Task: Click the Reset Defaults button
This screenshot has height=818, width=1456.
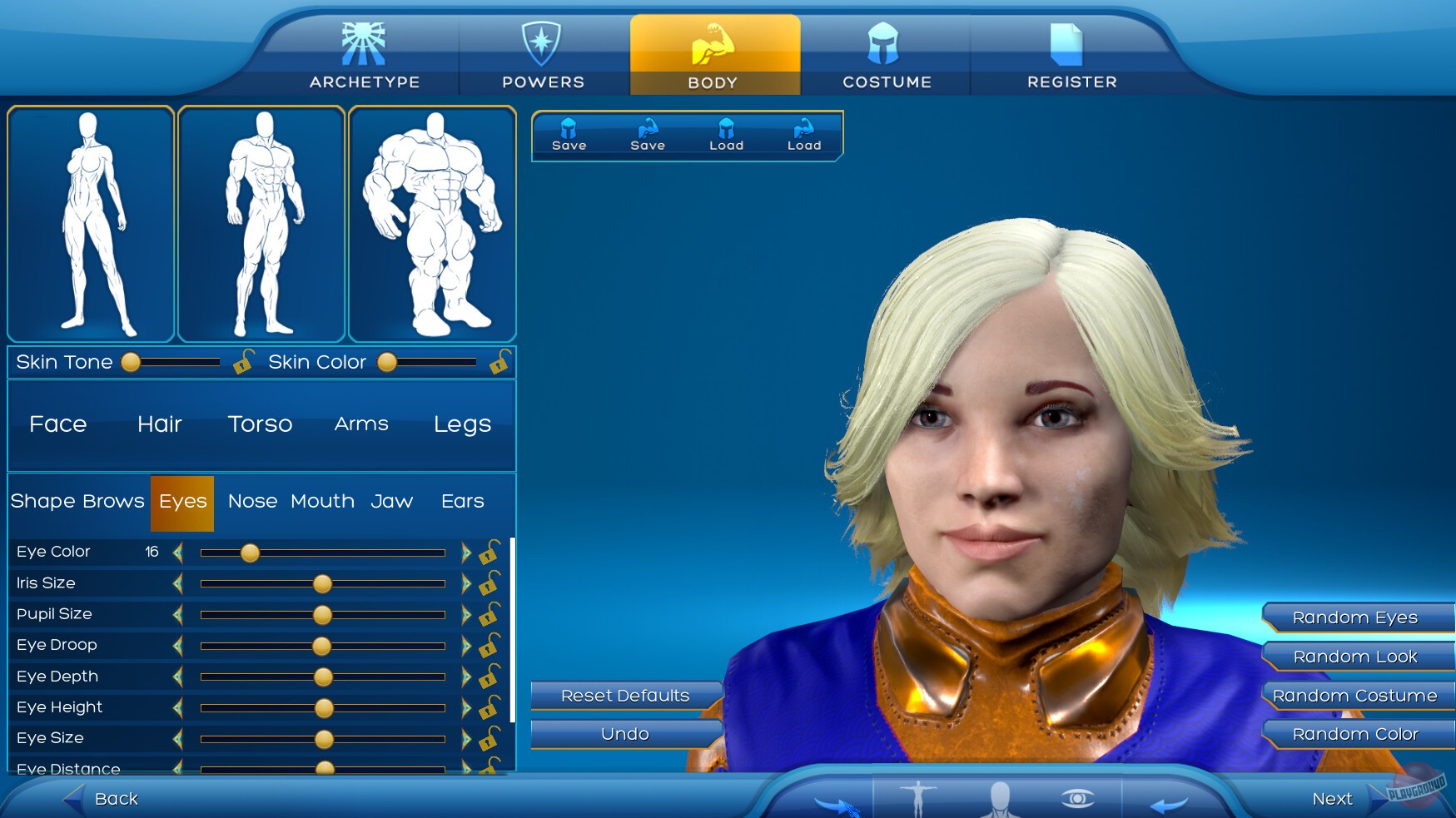Action: point(625,696)
